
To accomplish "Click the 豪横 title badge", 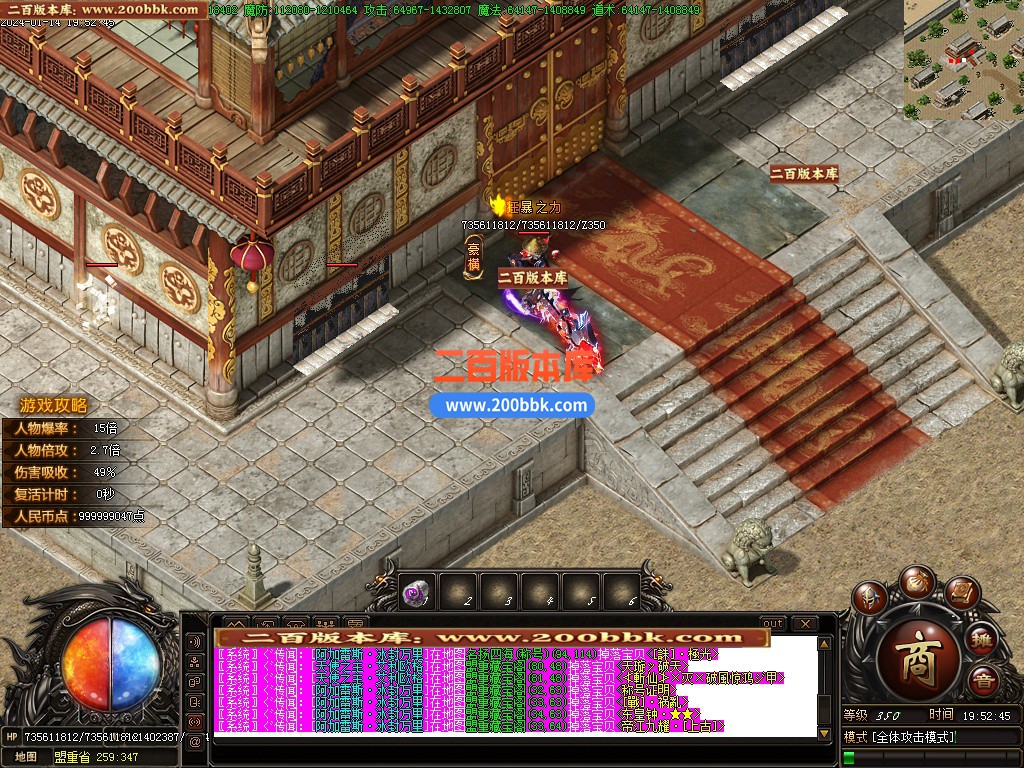I will [474, 254].
